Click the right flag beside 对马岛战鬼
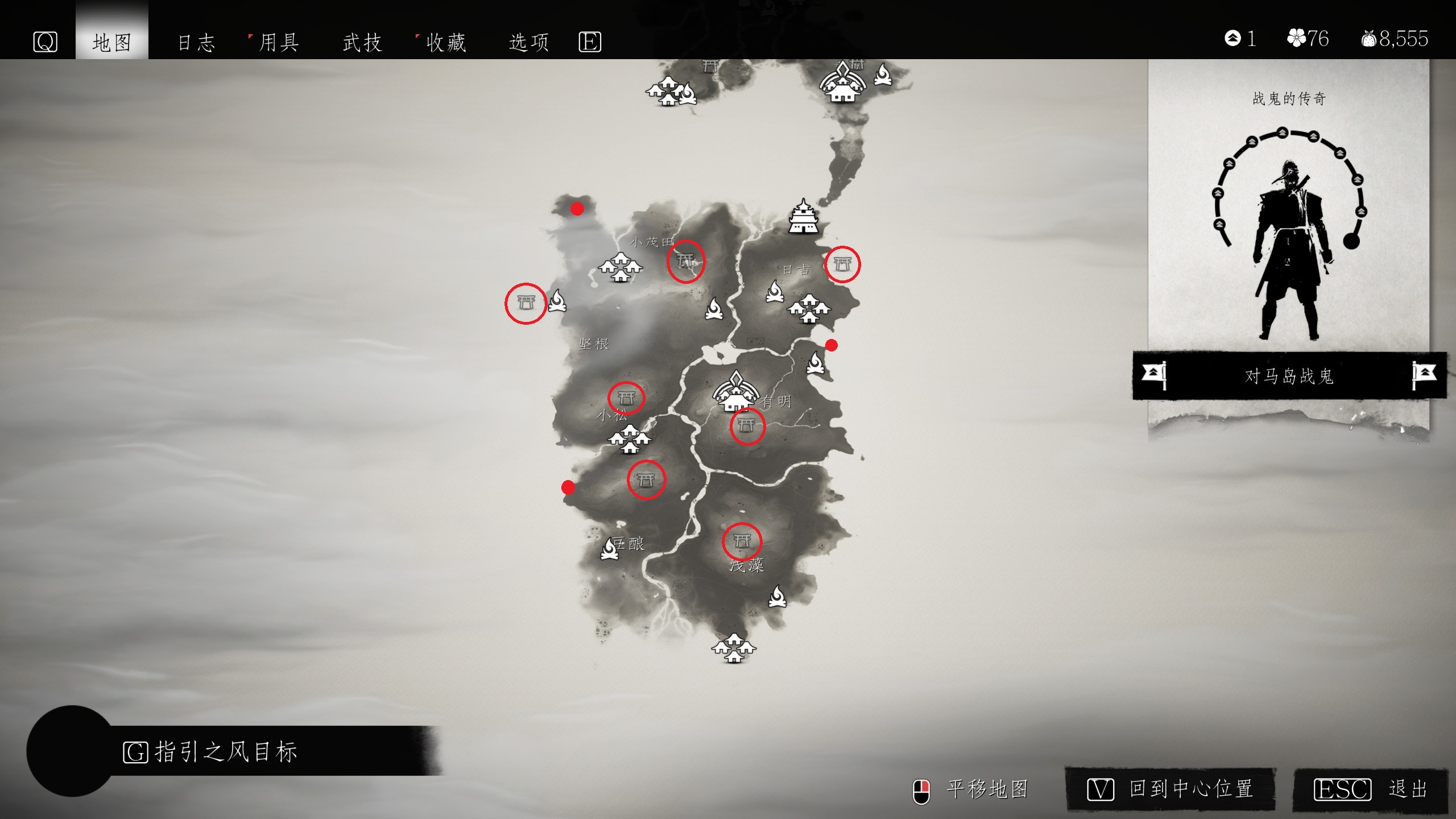Viewport: 1456px width, 819px height. 1424,375
